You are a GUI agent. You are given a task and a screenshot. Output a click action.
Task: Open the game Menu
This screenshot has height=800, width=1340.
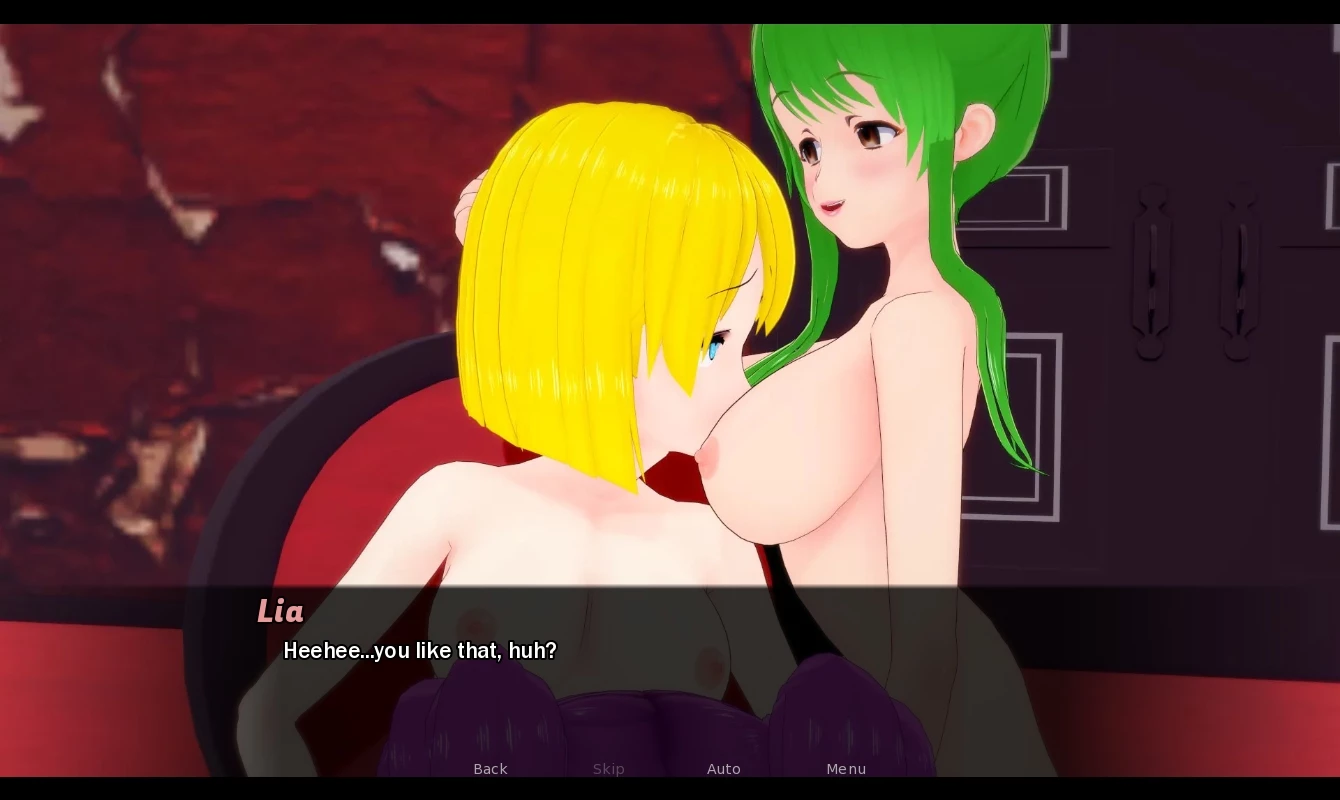(x=846, y=769)
